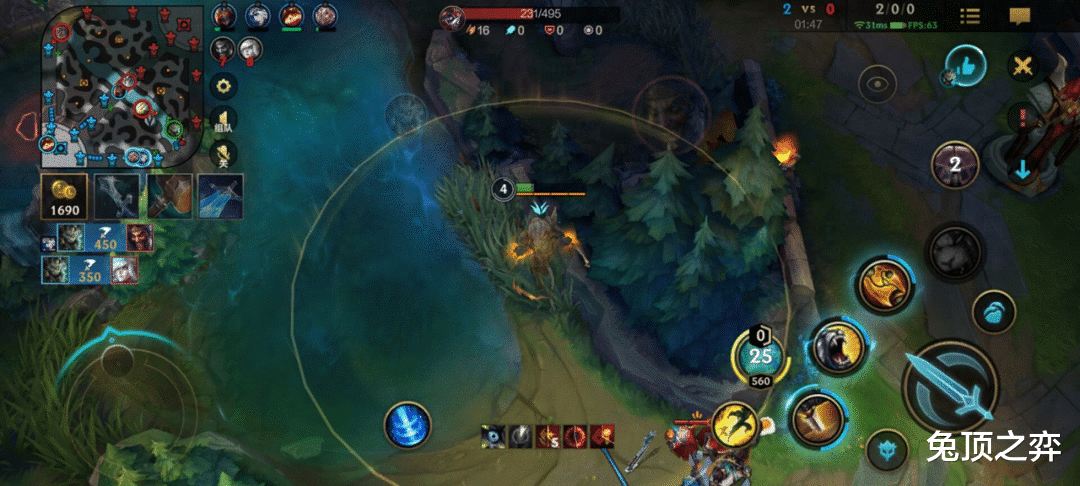This screenshot has height=486, width=1080.
Task: Tap the crossed swords ping button
Action: [x=1023, y=66]
